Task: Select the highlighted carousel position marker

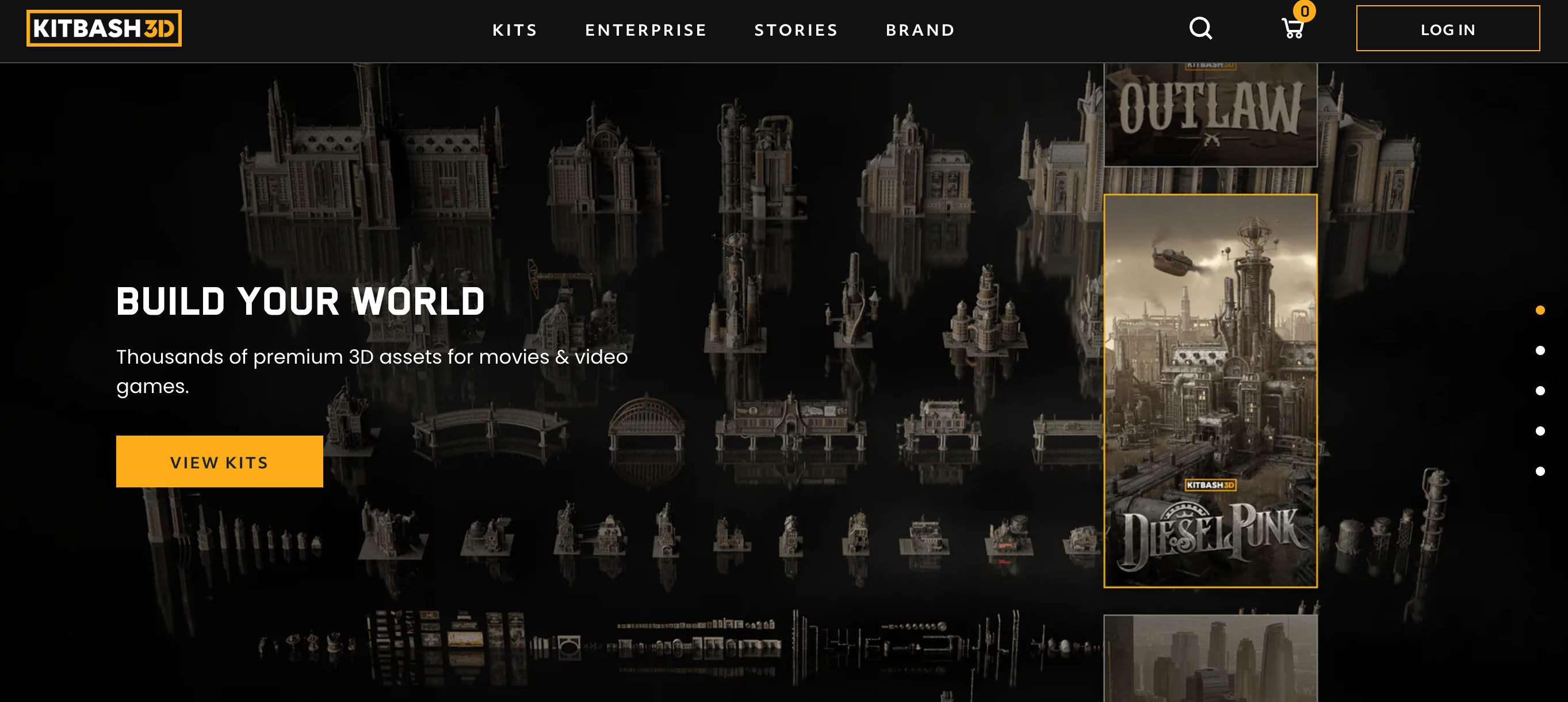Action: click(1539, 312)
